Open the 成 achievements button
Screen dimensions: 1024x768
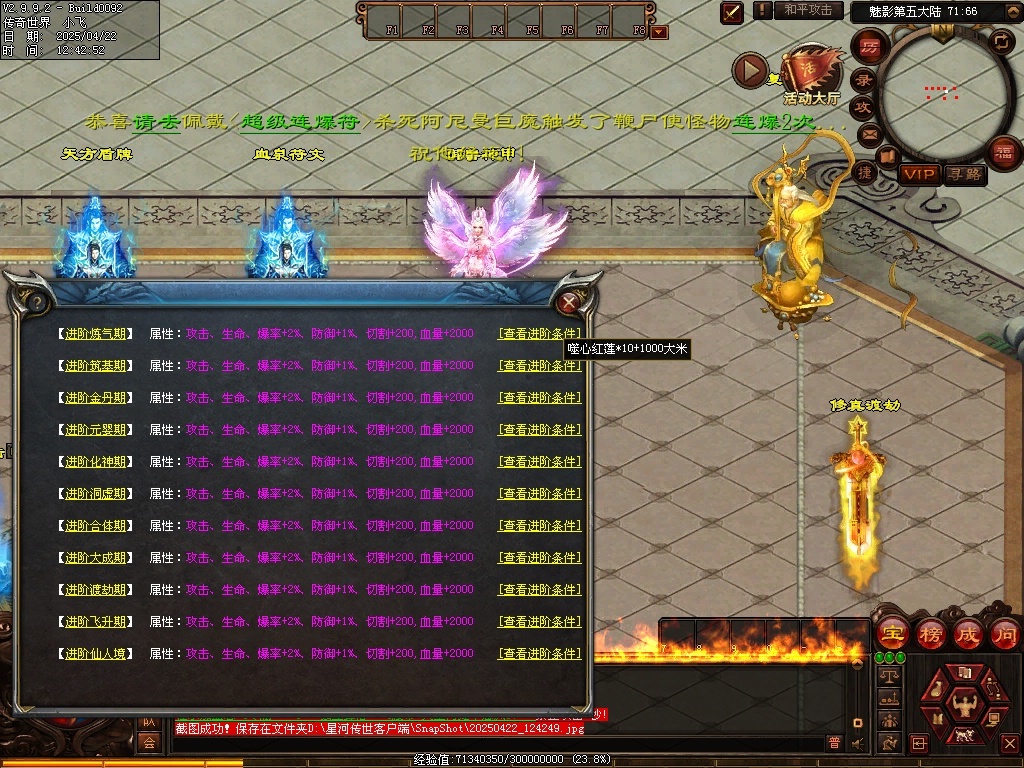pyautogui.click(x=967, y=633)
